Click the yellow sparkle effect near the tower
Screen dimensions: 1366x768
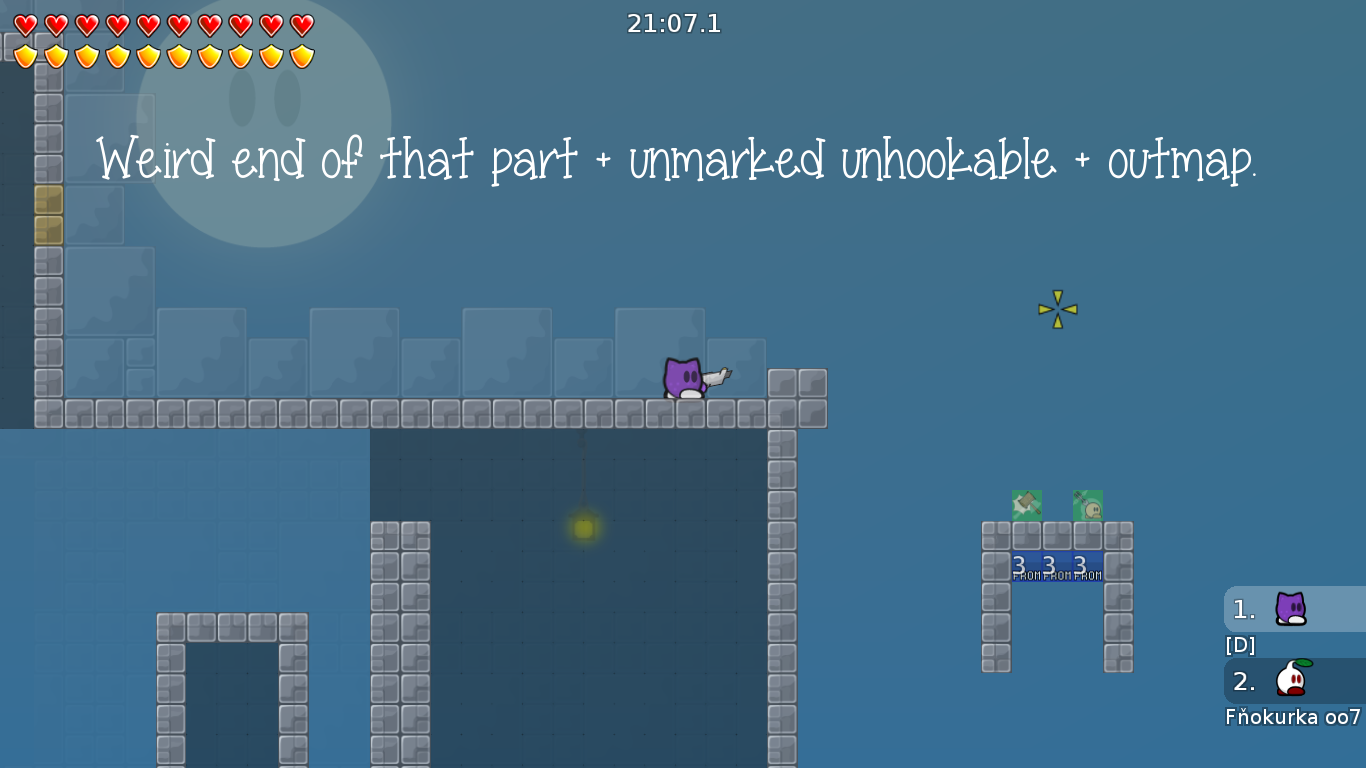1057,309
